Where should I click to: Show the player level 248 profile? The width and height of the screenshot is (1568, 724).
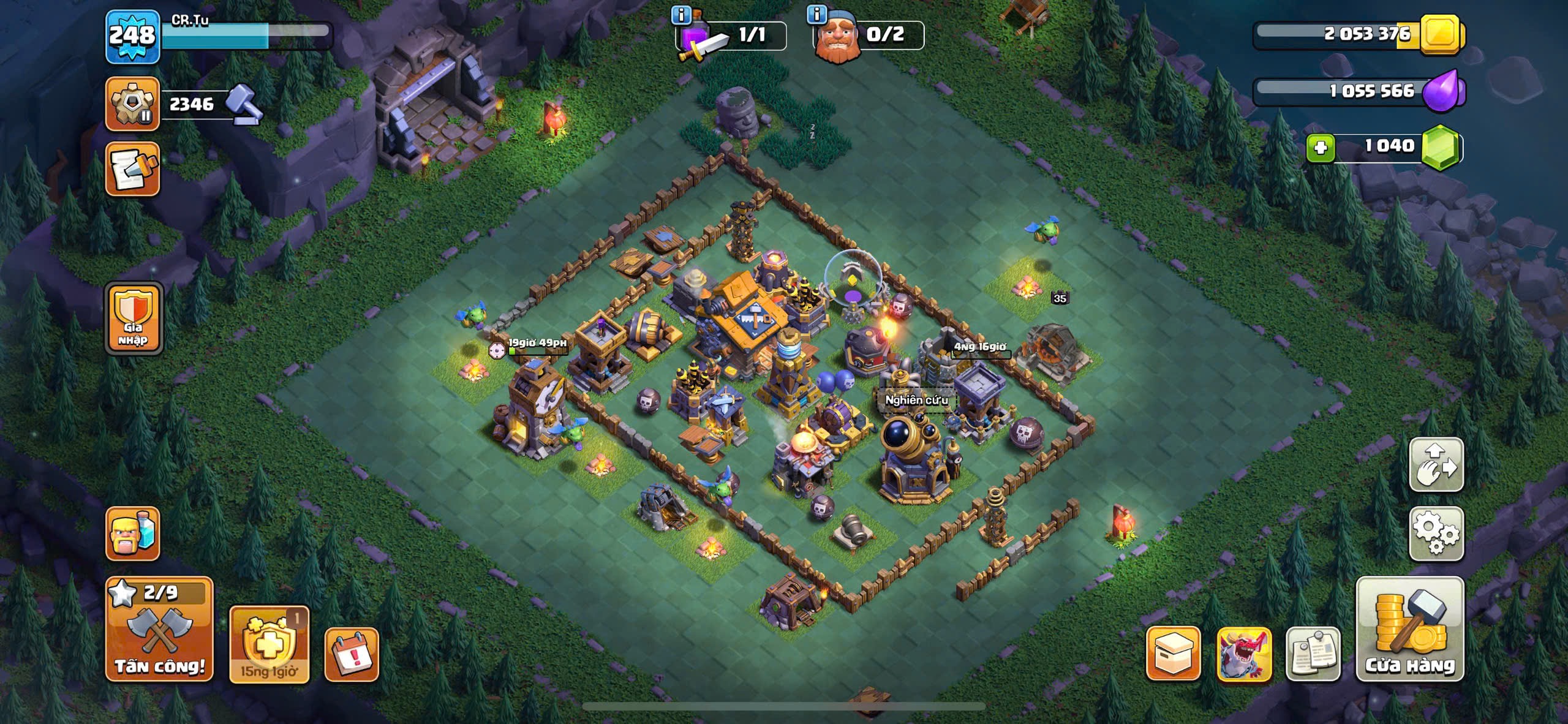132,37
